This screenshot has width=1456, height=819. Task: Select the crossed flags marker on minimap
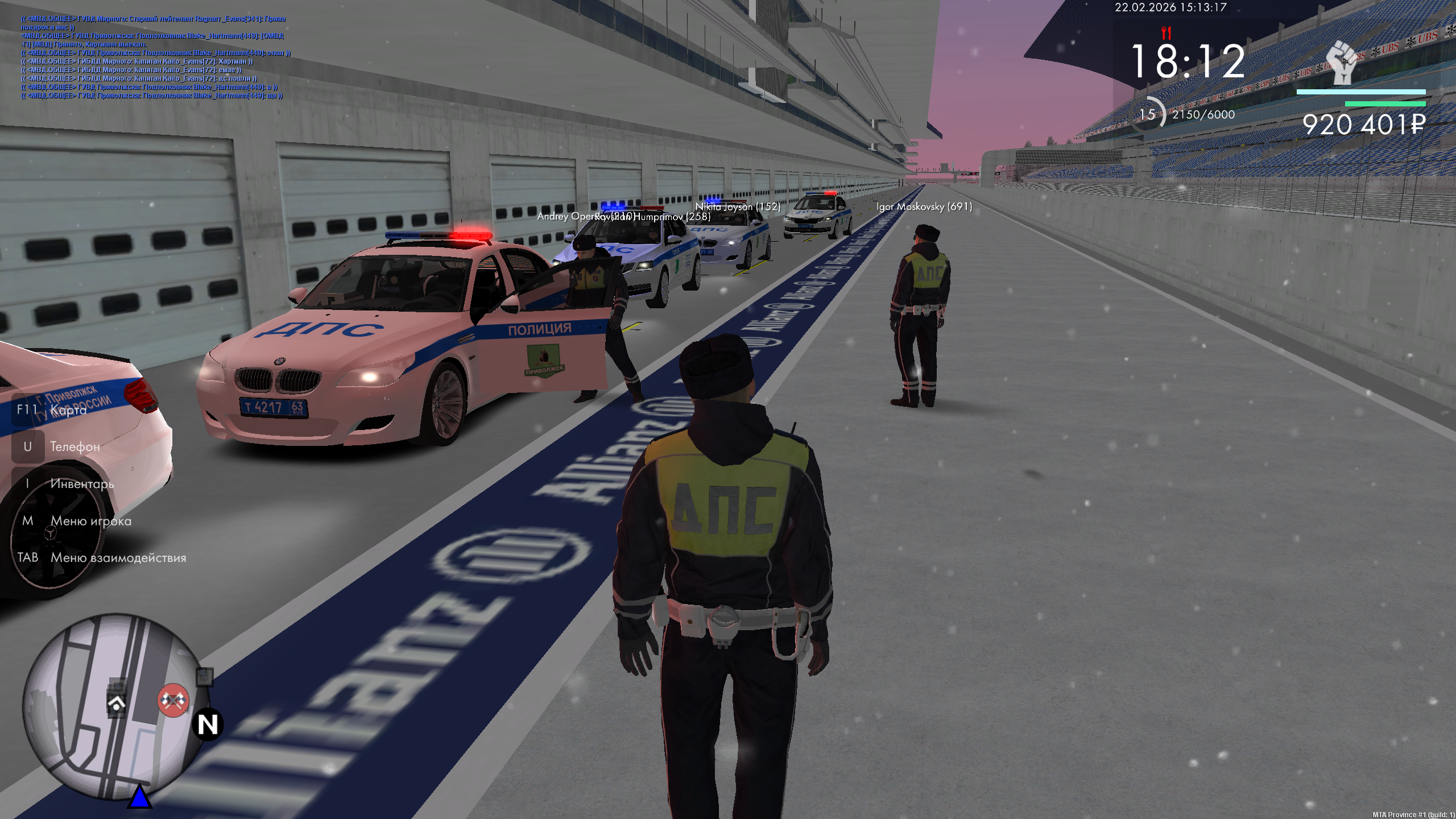173,700
